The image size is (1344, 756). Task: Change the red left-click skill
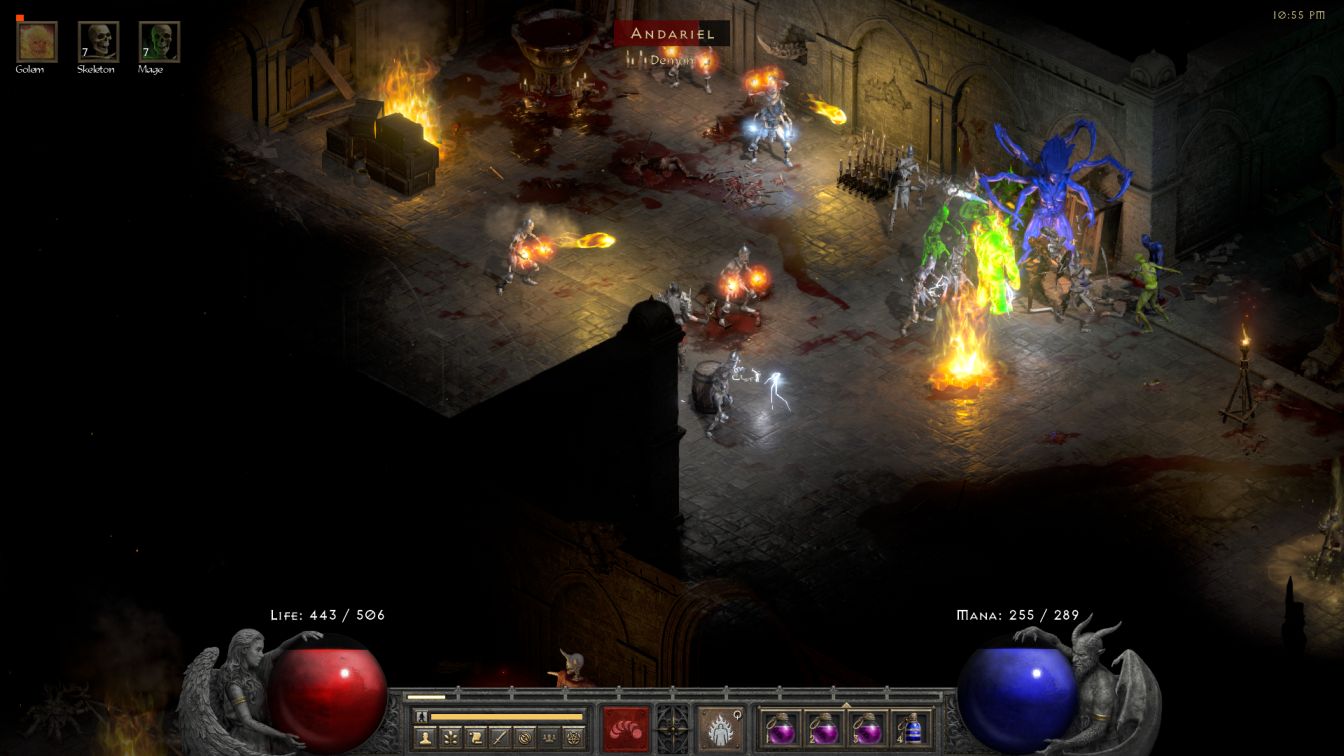point(626,727)
